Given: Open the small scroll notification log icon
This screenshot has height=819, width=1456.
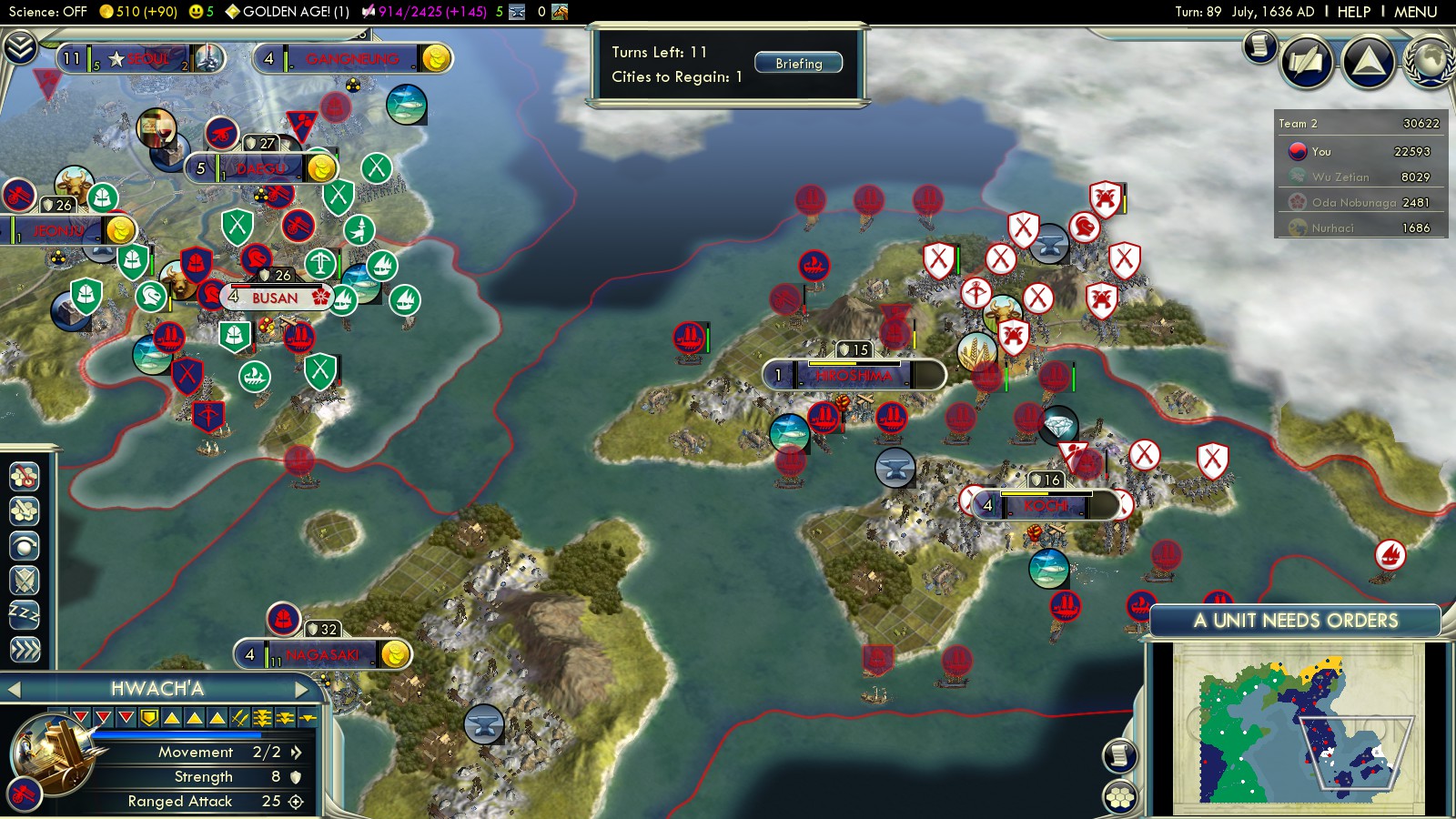Looking at the screenshot, I should (x=1260, y=45).
